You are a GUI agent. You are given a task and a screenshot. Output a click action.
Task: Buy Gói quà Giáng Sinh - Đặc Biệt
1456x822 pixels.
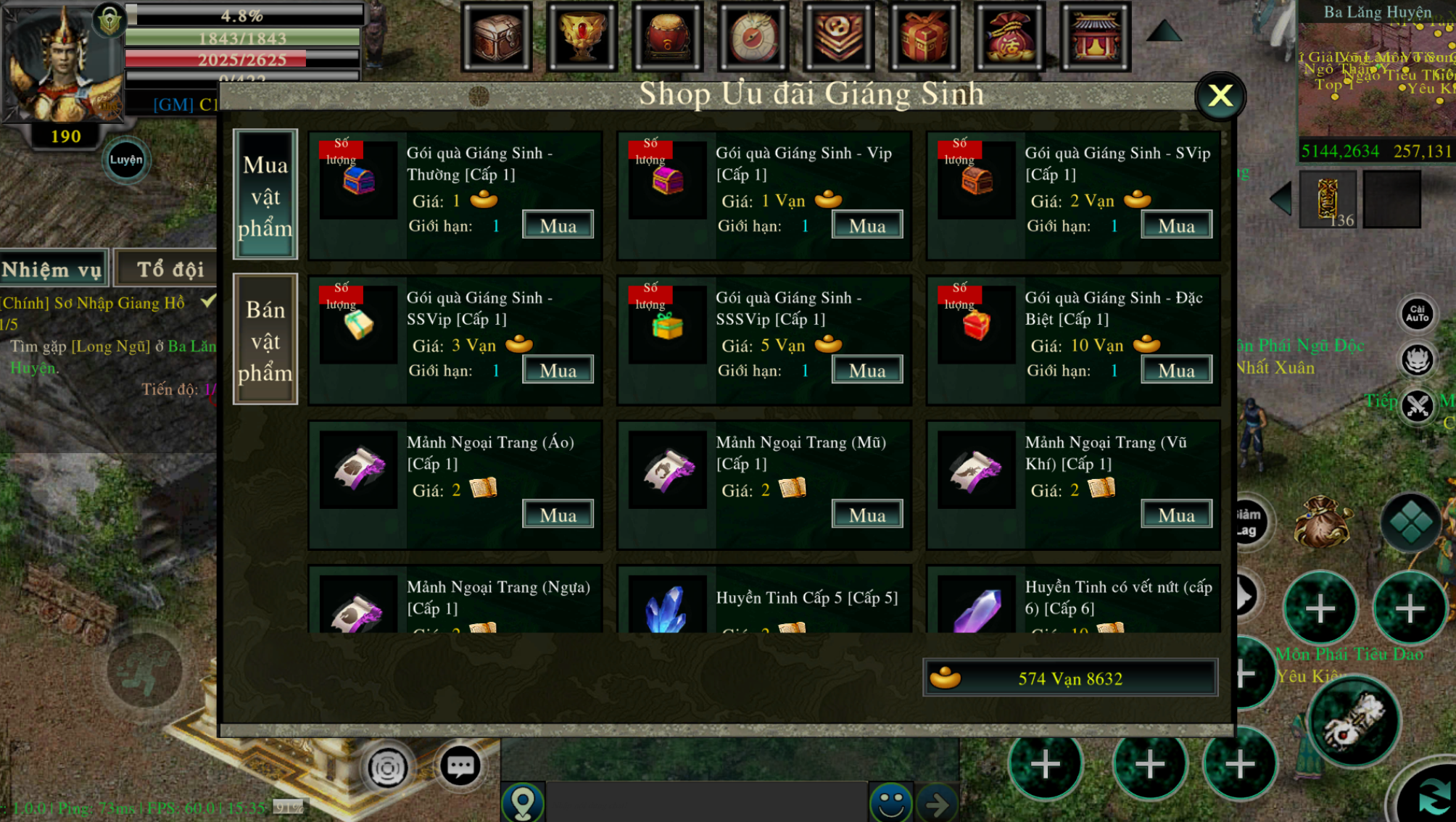pos(1175,370)
